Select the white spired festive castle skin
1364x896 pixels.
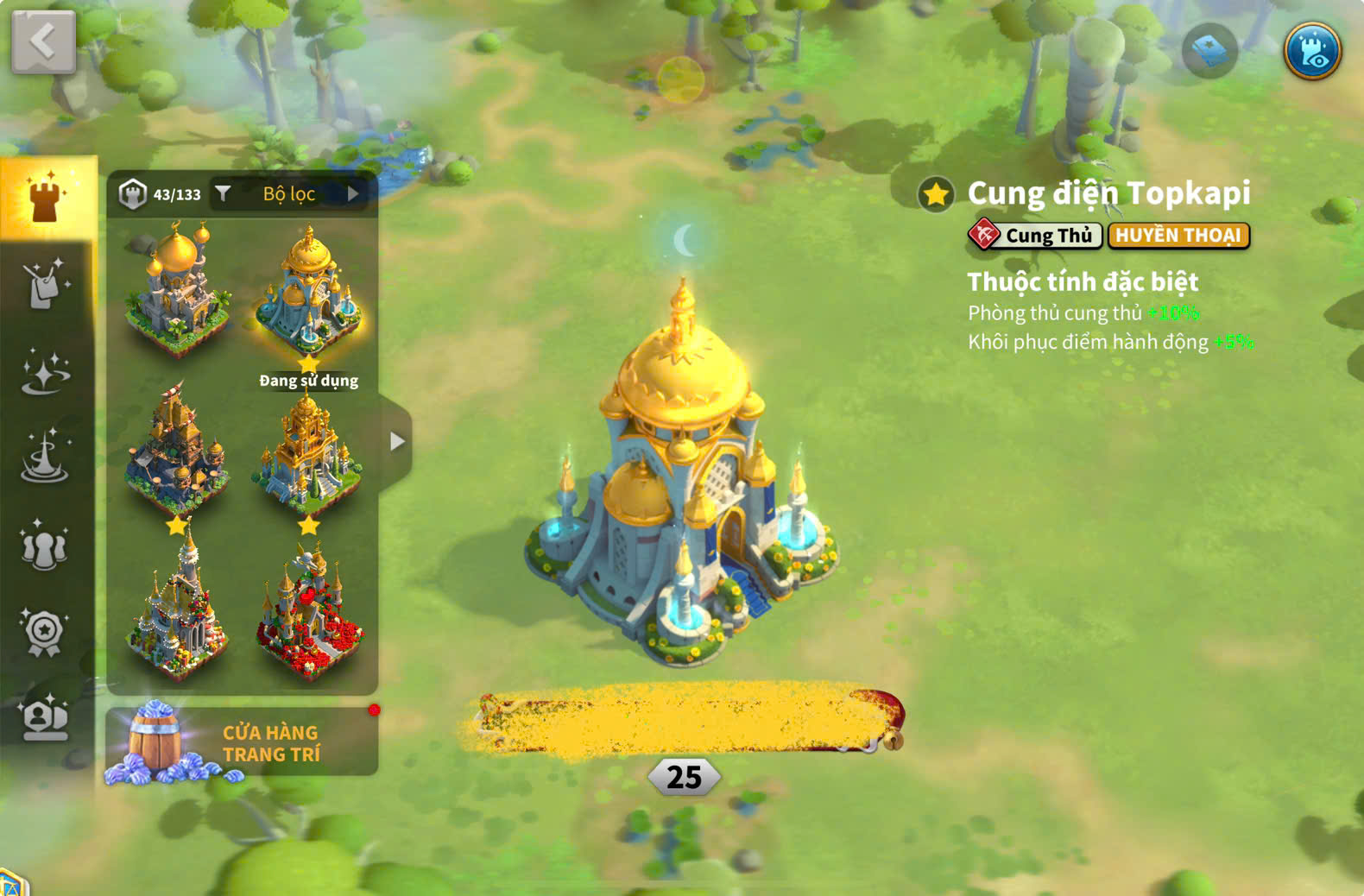click(177, 613)
